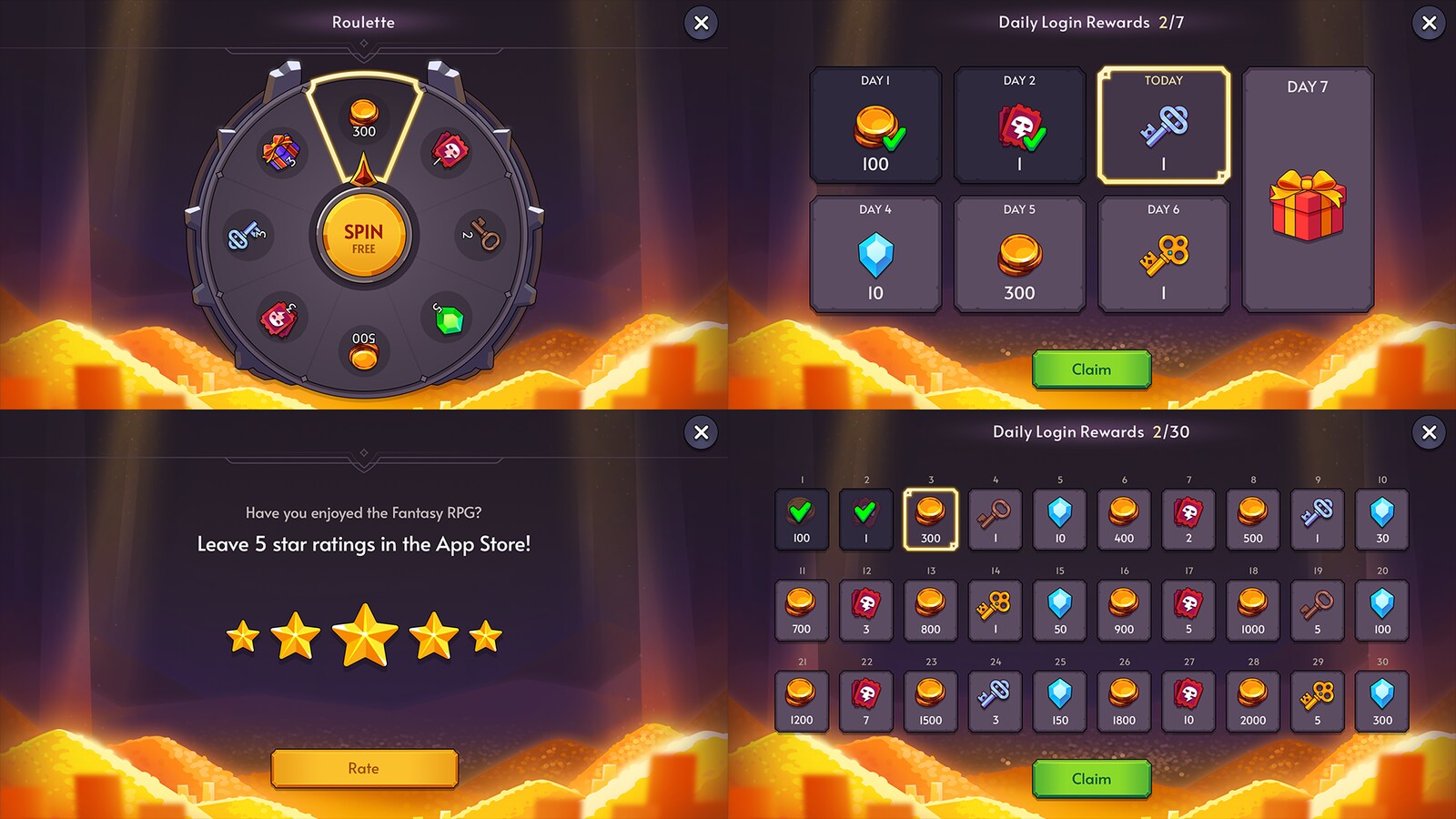Select the day 30 crystal reward of 300
This screenshot has width=1456, height=819.
1382,701
